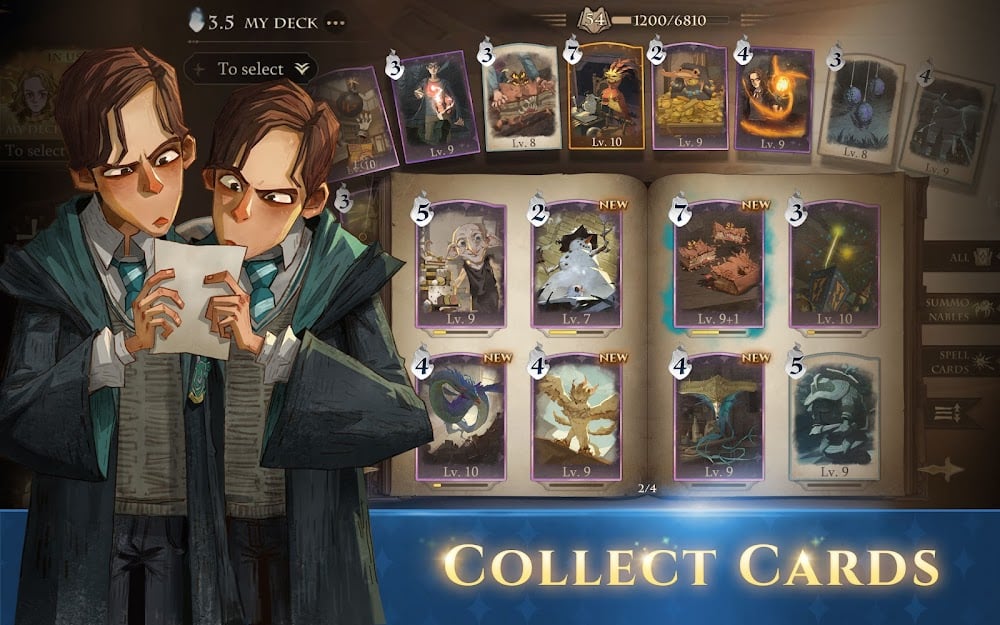
Task: Choose the new snowman card
Action: click(x=577, y=265)
